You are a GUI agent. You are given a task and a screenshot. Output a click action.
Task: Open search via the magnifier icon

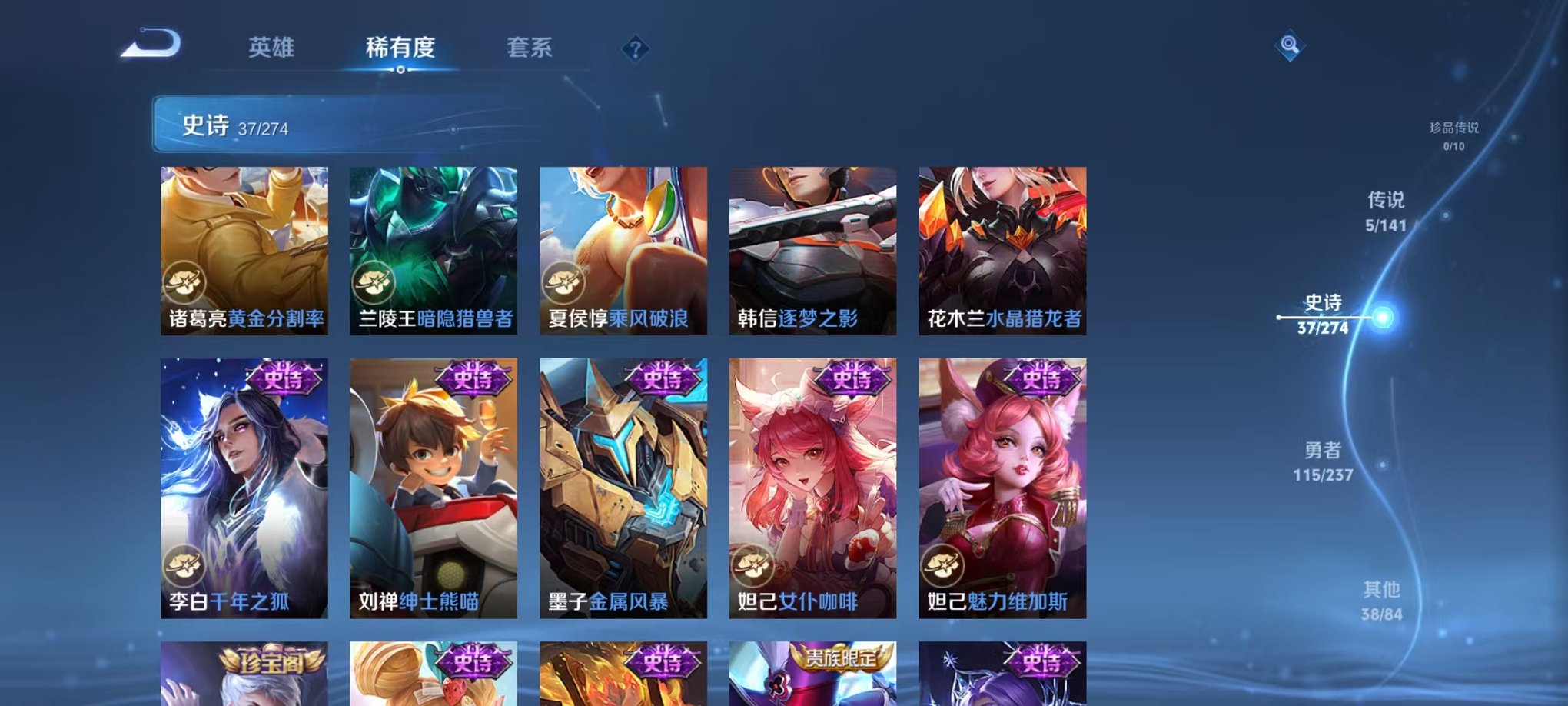point(1290,46)
